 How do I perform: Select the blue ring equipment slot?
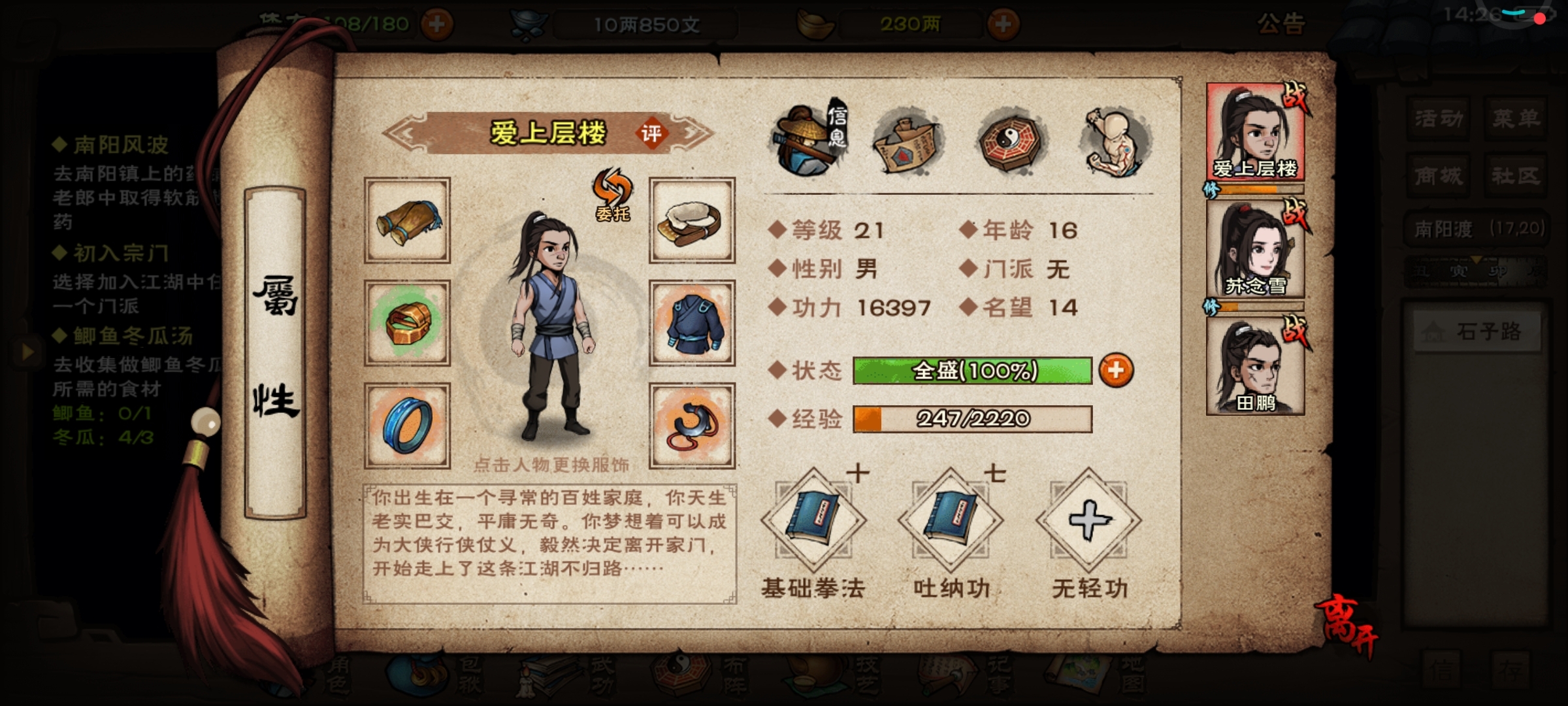407,426
